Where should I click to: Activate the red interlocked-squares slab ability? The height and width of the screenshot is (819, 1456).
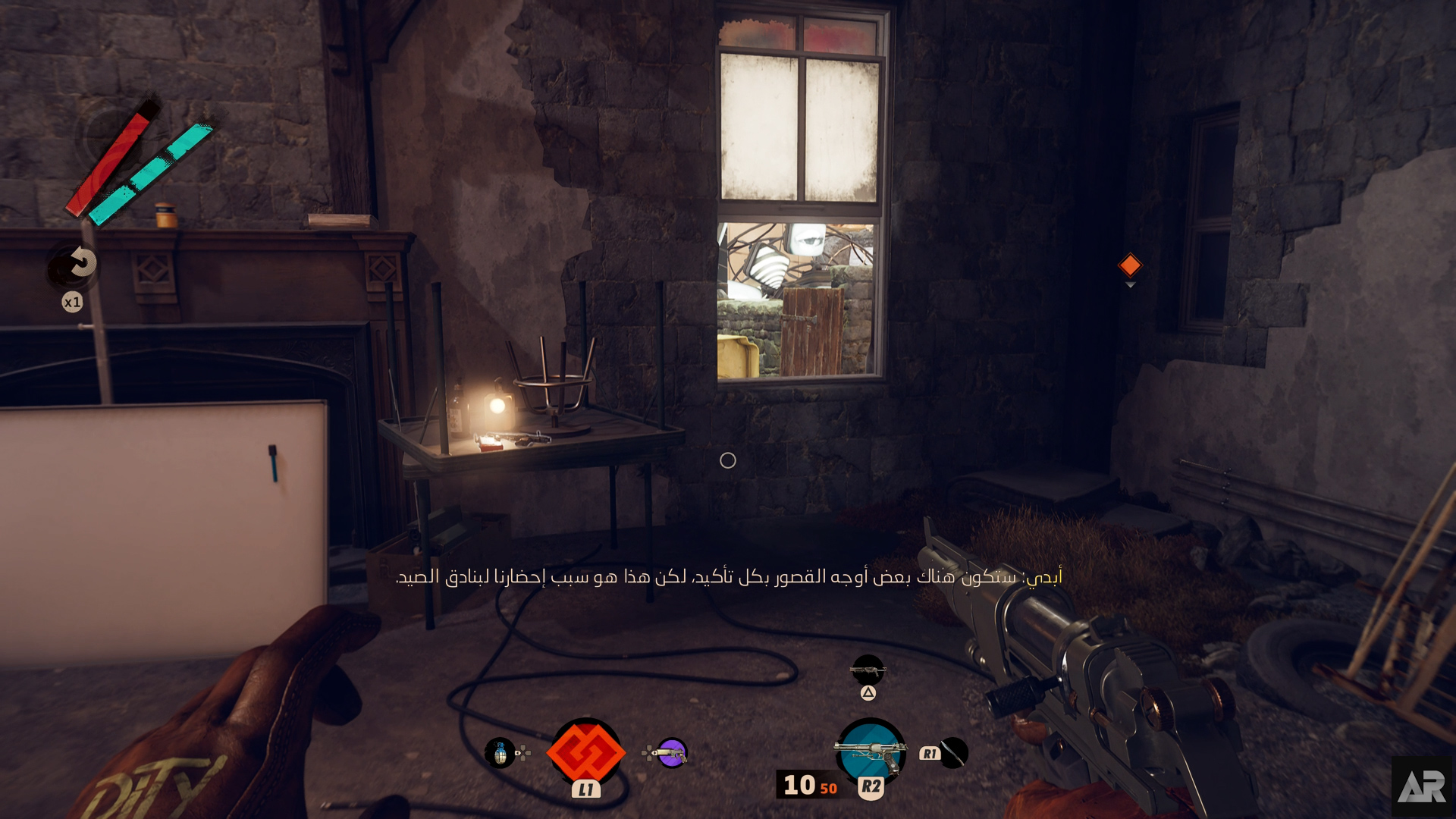(585, 752)
